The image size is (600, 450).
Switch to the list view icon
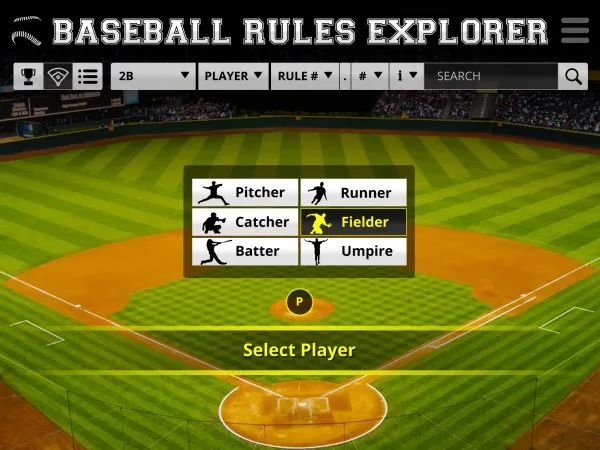click(x=88, y=76)
